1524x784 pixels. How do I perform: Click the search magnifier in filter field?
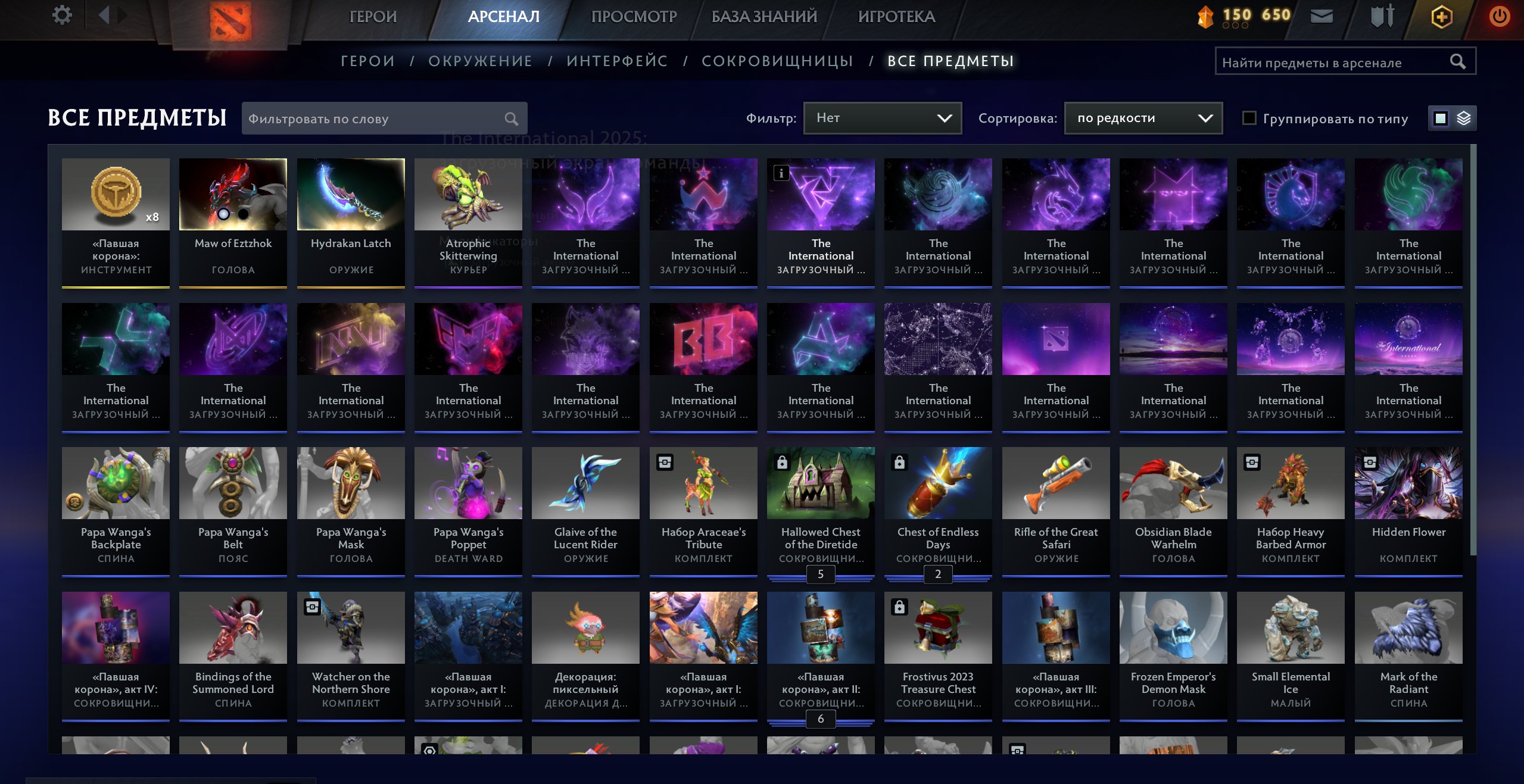[512, 118]
